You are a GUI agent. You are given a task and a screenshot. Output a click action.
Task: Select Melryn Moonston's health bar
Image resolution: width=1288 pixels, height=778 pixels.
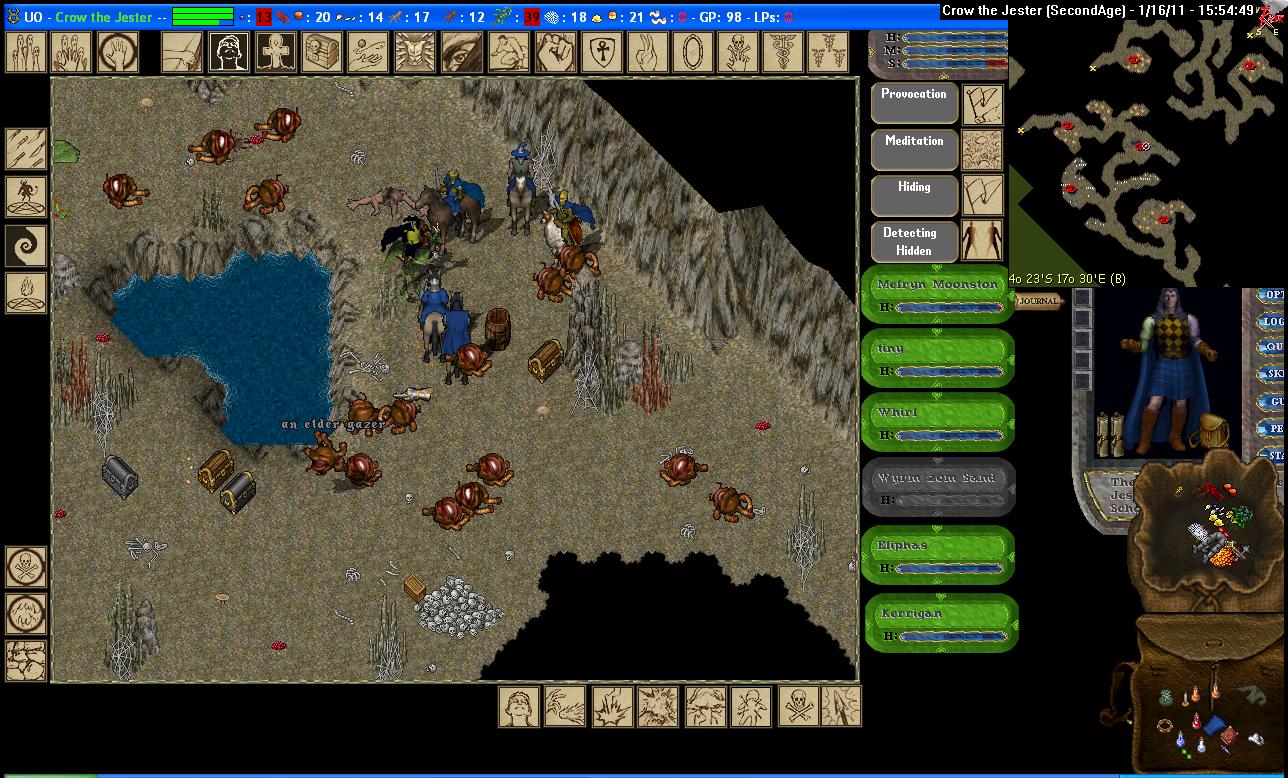coord(938,295)
